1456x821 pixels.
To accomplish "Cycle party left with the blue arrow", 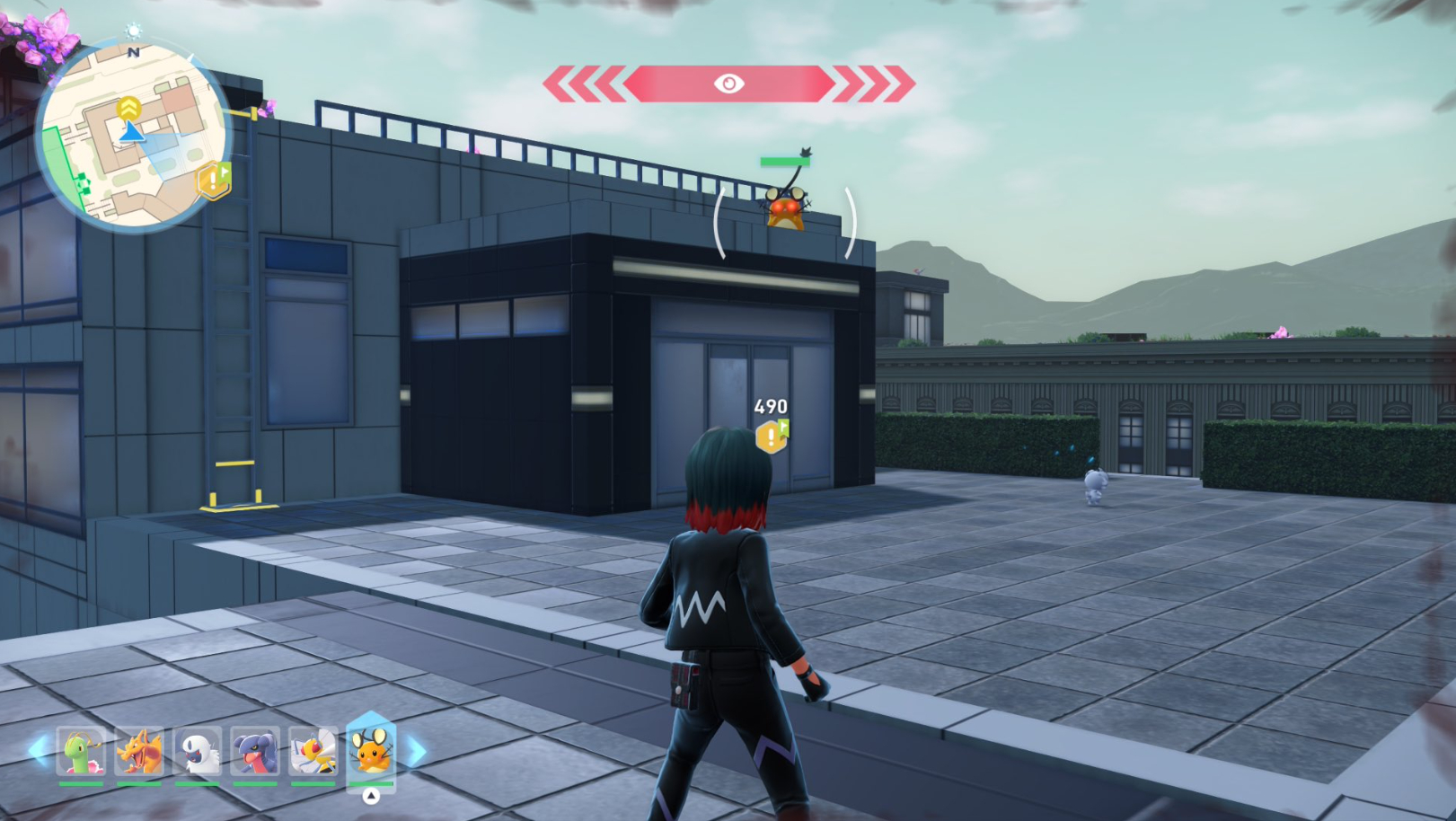I will [x=38, y=750].
